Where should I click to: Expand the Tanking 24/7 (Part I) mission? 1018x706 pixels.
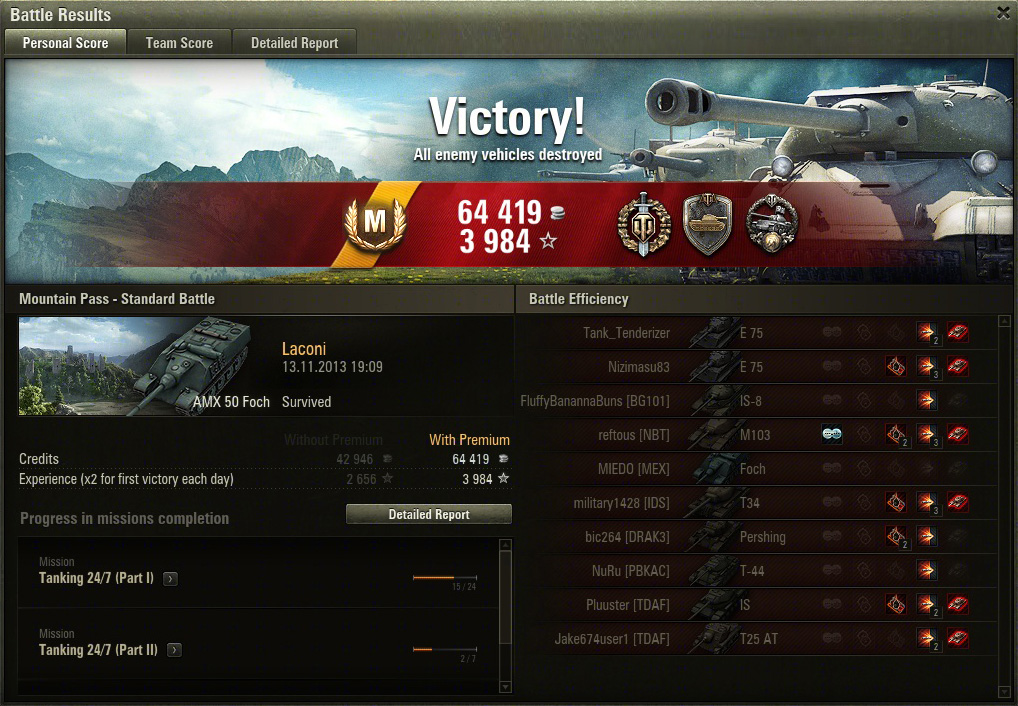point(171,579)
